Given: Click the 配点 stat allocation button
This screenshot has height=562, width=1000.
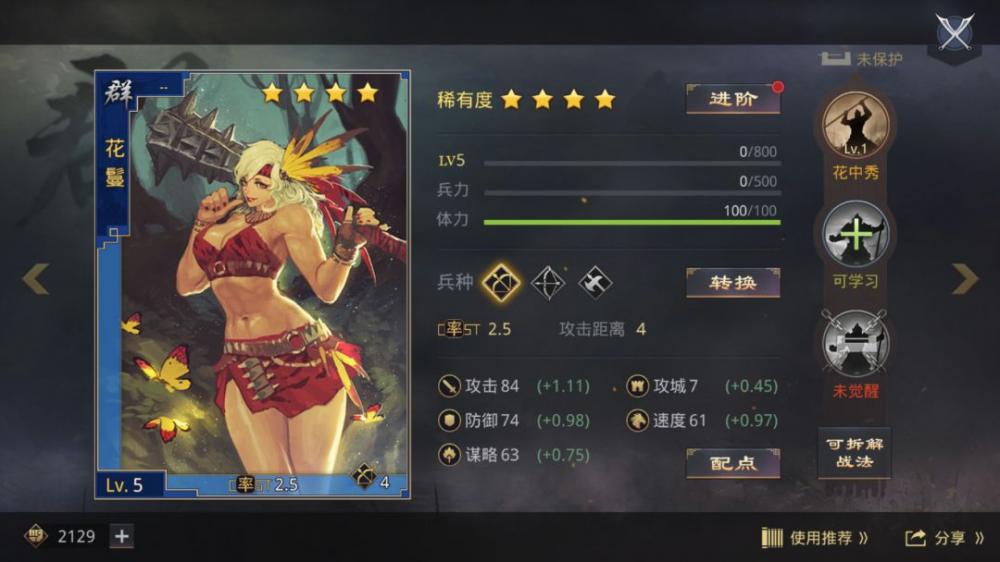Looking at the screenshot, I should coord(732,463).
